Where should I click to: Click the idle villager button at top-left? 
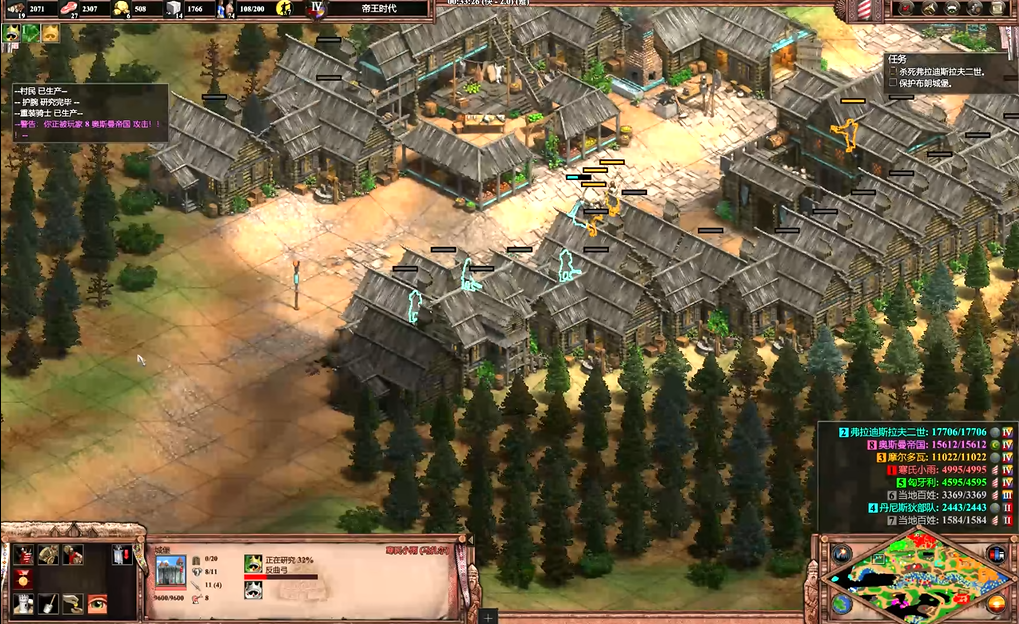pyautogui.click(x=12, y=33)
